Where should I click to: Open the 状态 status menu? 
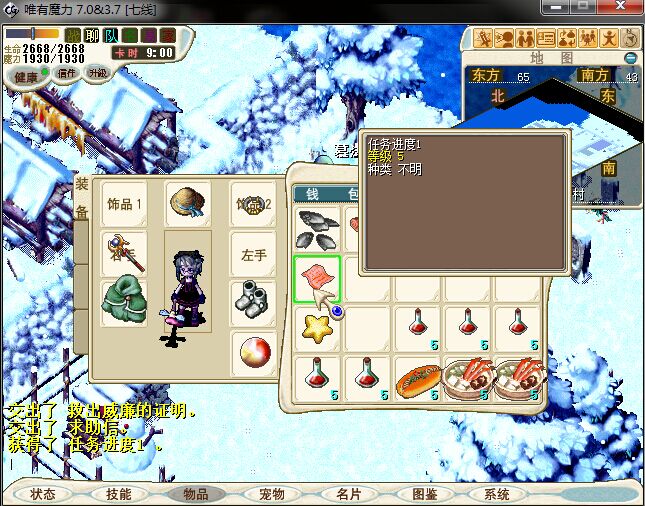[43, 494]
